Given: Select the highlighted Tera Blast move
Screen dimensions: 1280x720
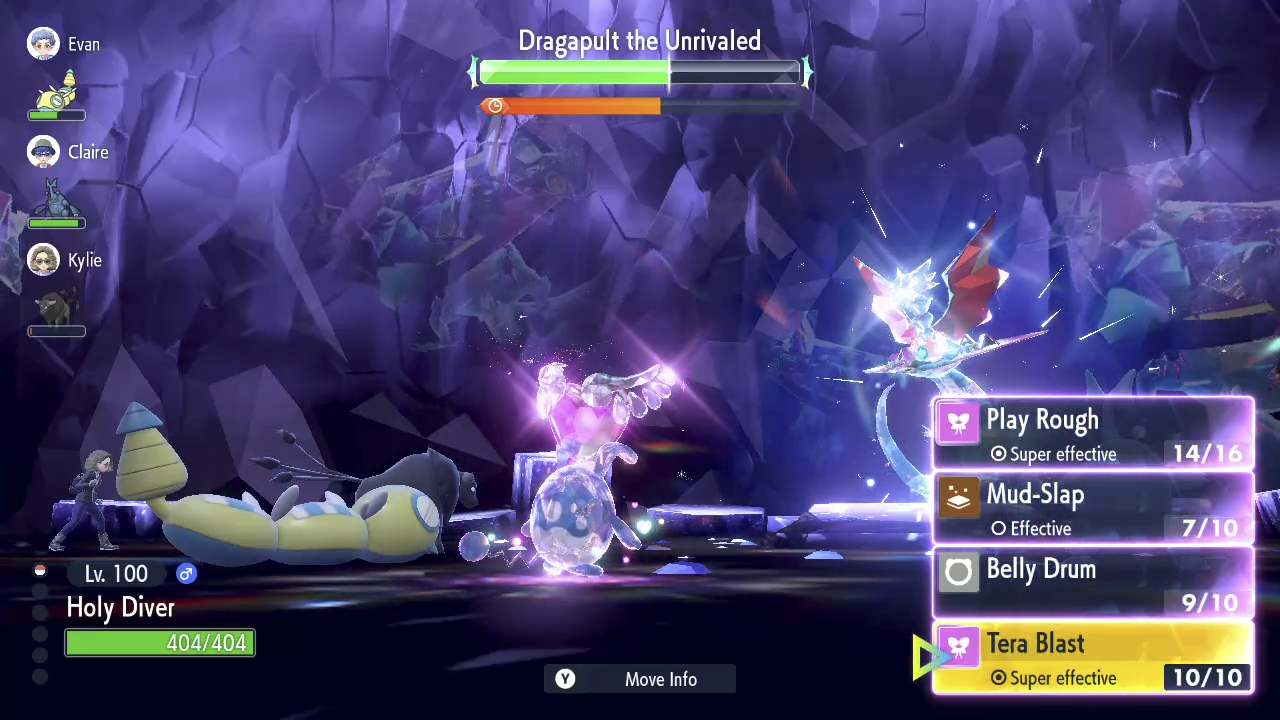Looking at the screenshot, I should click(1093, 658).
